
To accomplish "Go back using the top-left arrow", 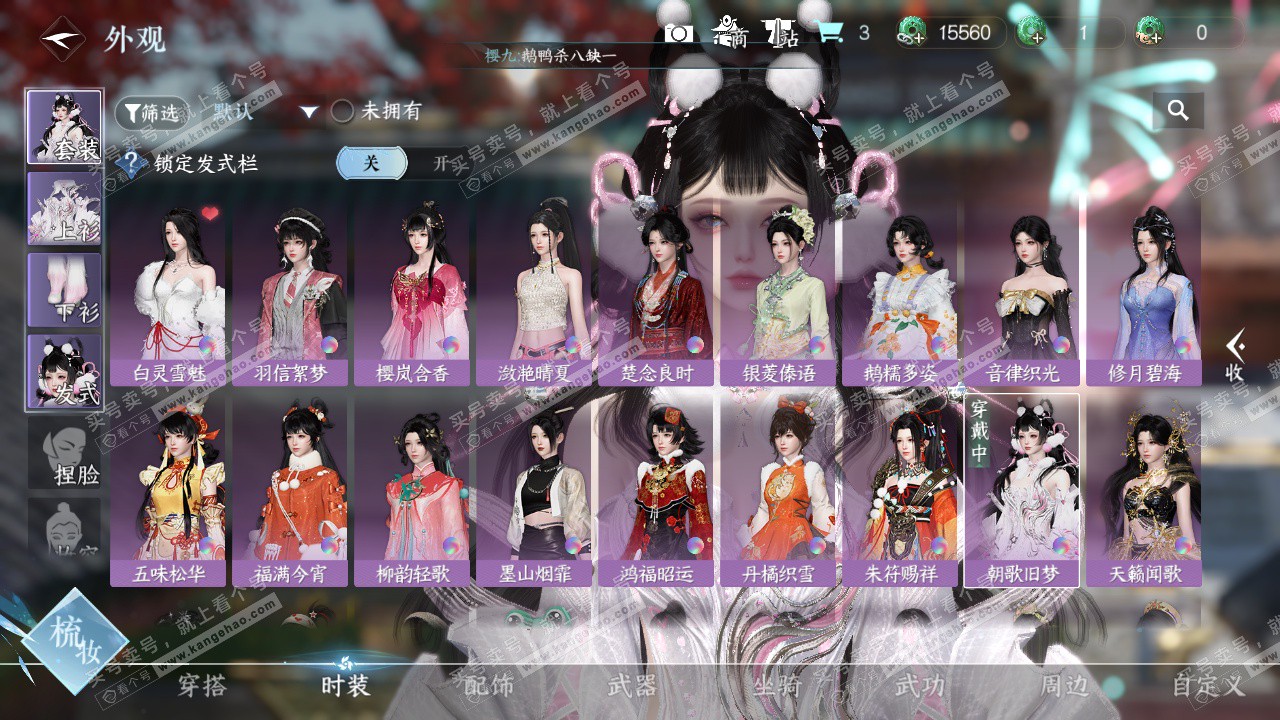I will 62,39.
